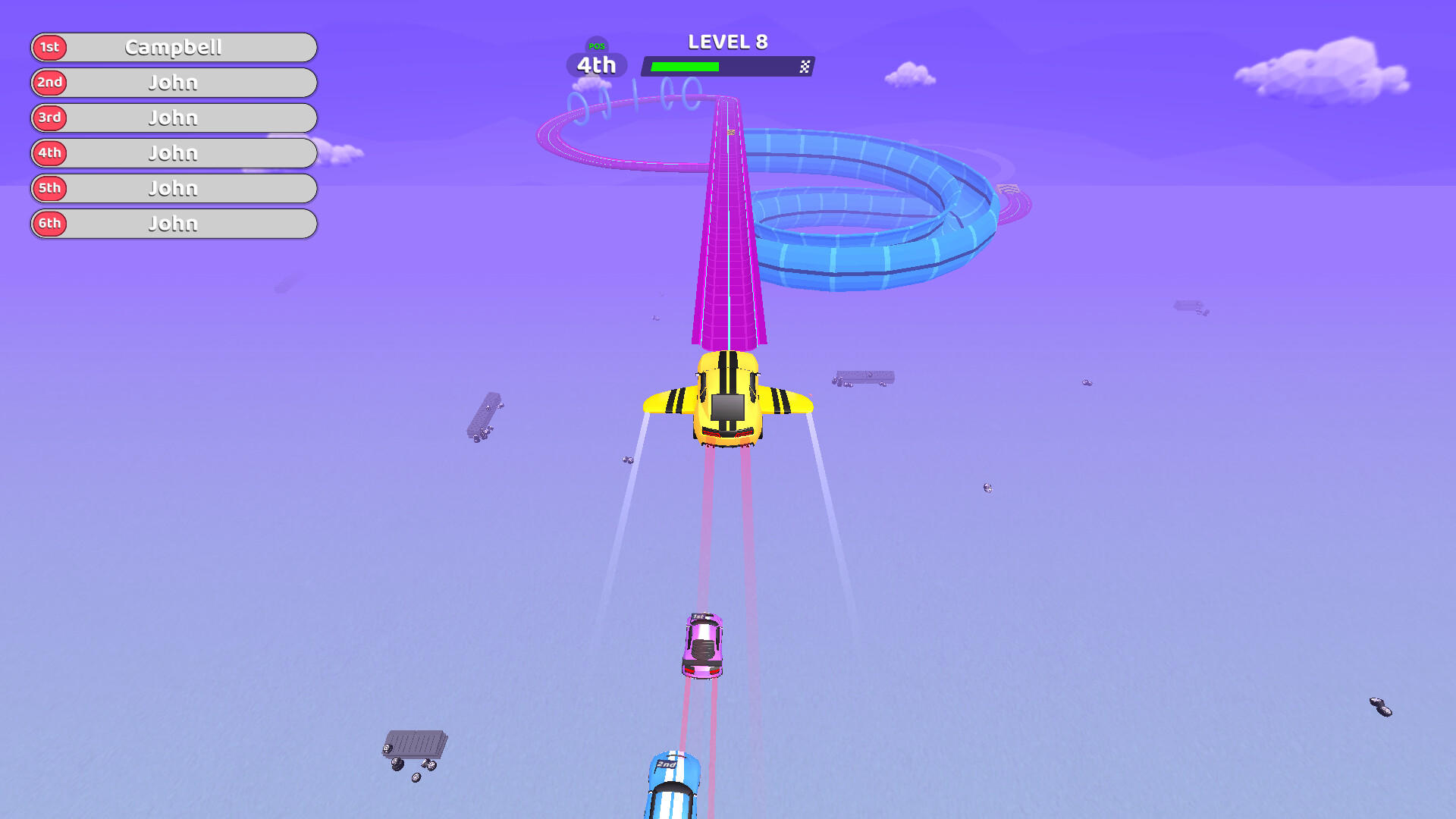This screenshot has width=1456, height=819.
Task: Click the red 1st place rank badge
Action: (x=49, y=47)
